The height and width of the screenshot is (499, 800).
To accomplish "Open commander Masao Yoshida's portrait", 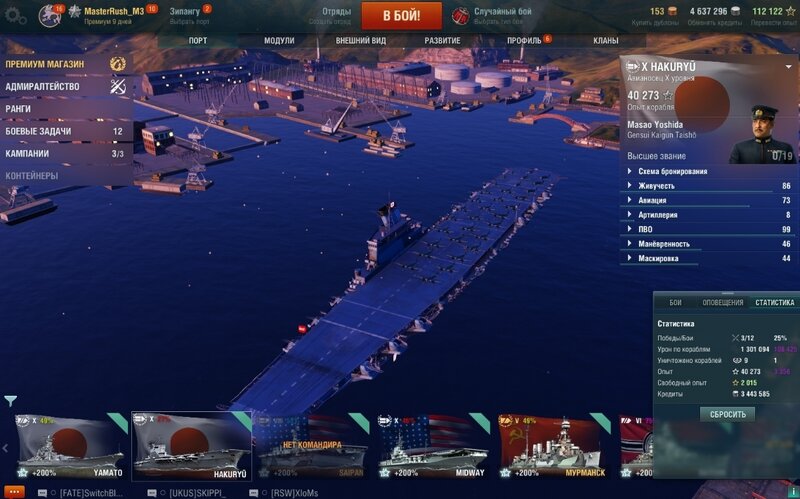I will click(761, 136).
